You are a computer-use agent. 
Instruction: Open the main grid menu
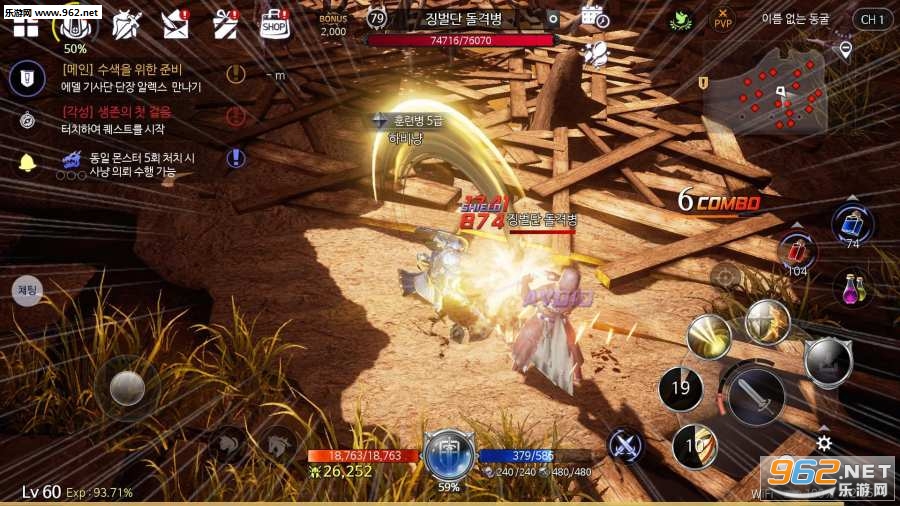25,26
